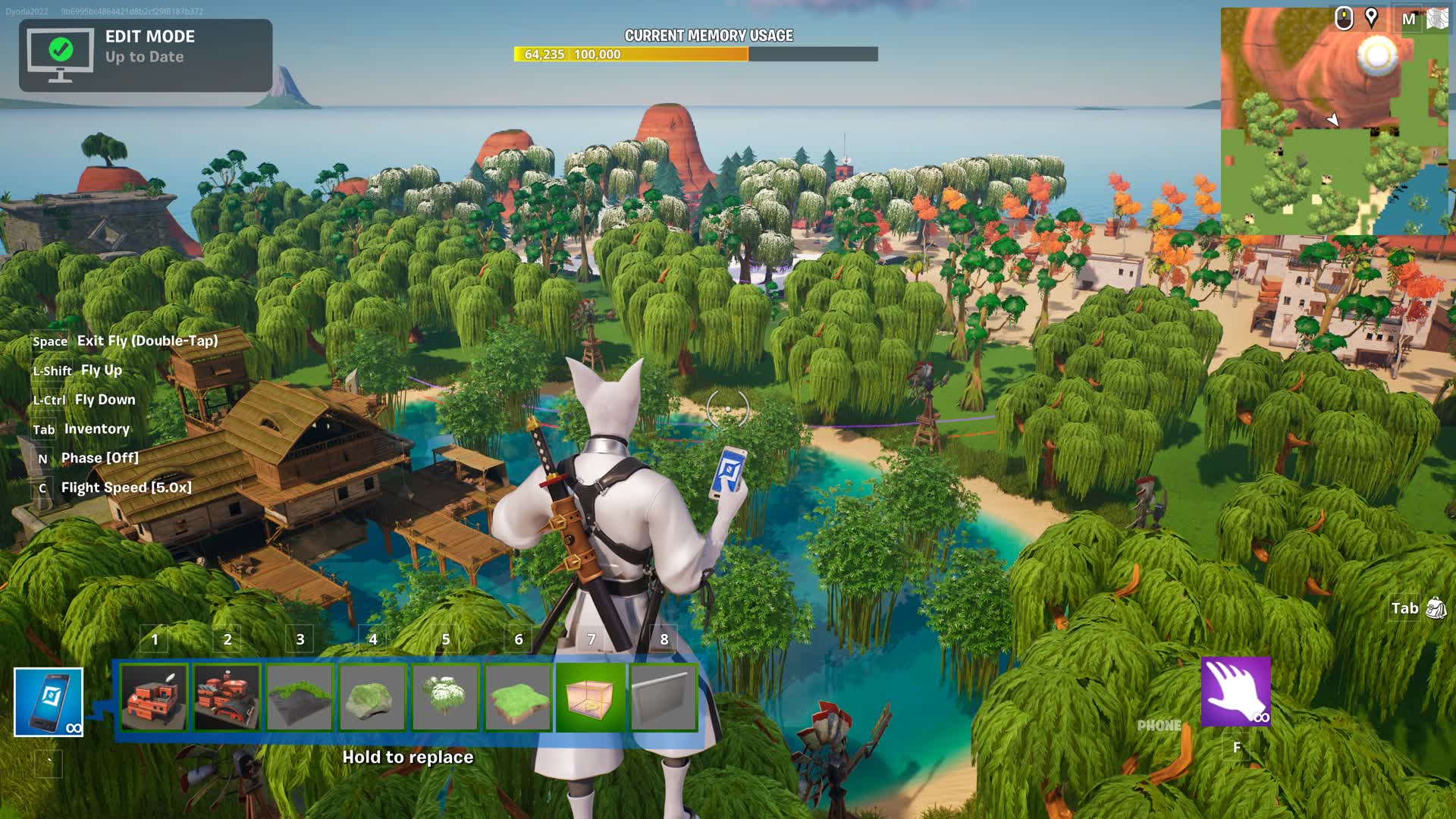Toggle the M minimap mode button
Viewport: 1456px width, 819px height.
coord(1409,20)
